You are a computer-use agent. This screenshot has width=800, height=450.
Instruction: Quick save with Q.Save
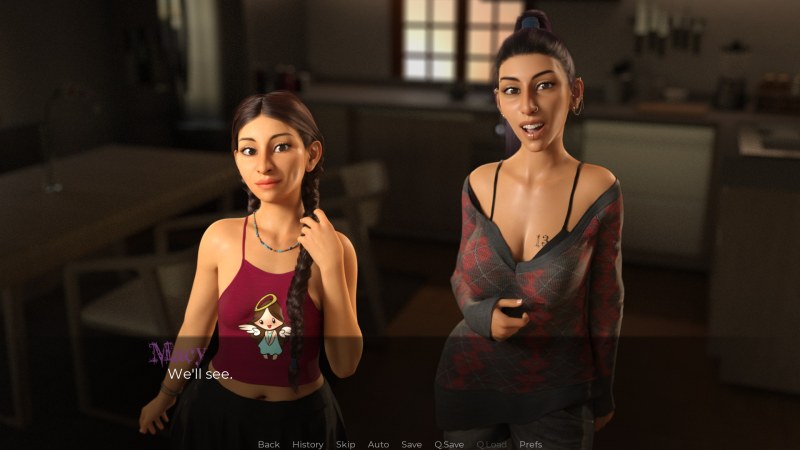coord(449,444)
